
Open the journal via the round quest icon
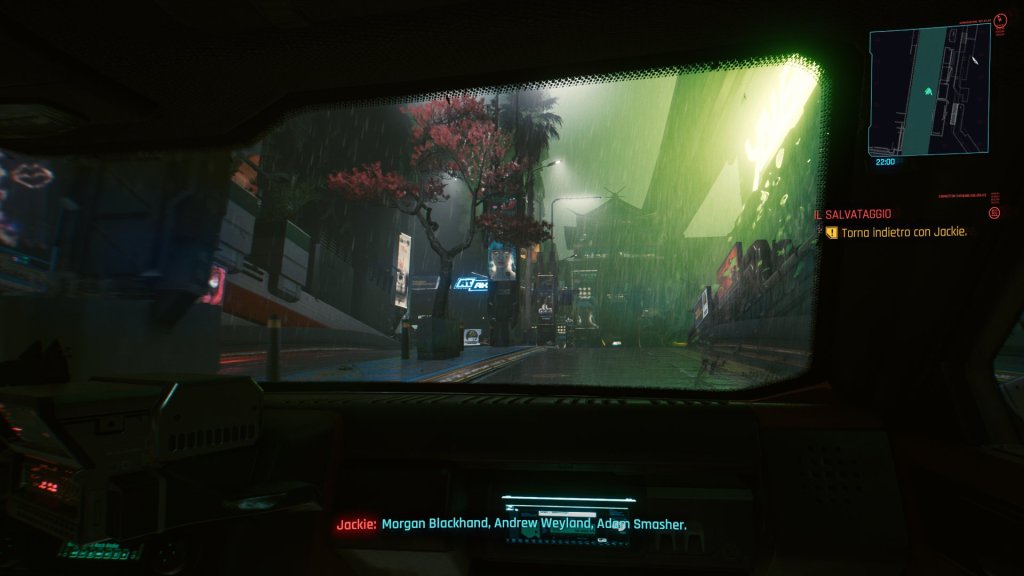coord(994,213)
